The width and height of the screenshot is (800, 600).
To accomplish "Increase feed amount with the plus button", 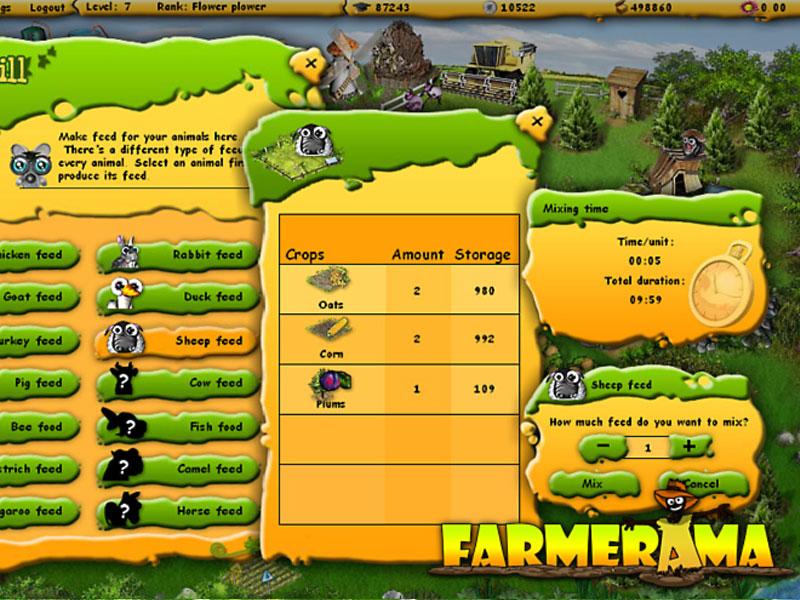I will (690, 447).
